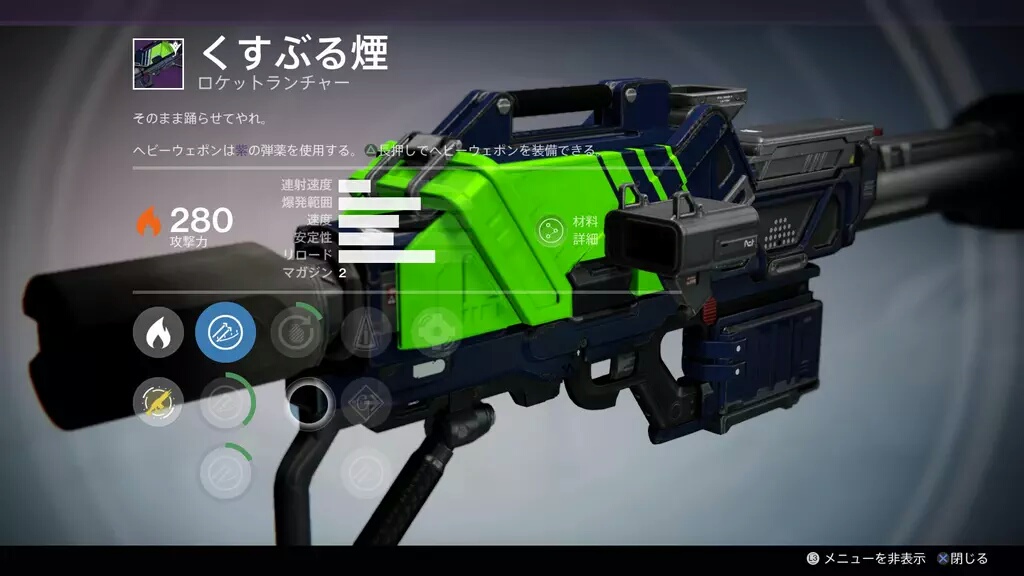Screen dimensions: 1024x576
Task: Select the circular arrow reload perk
Action: [296, 333]
